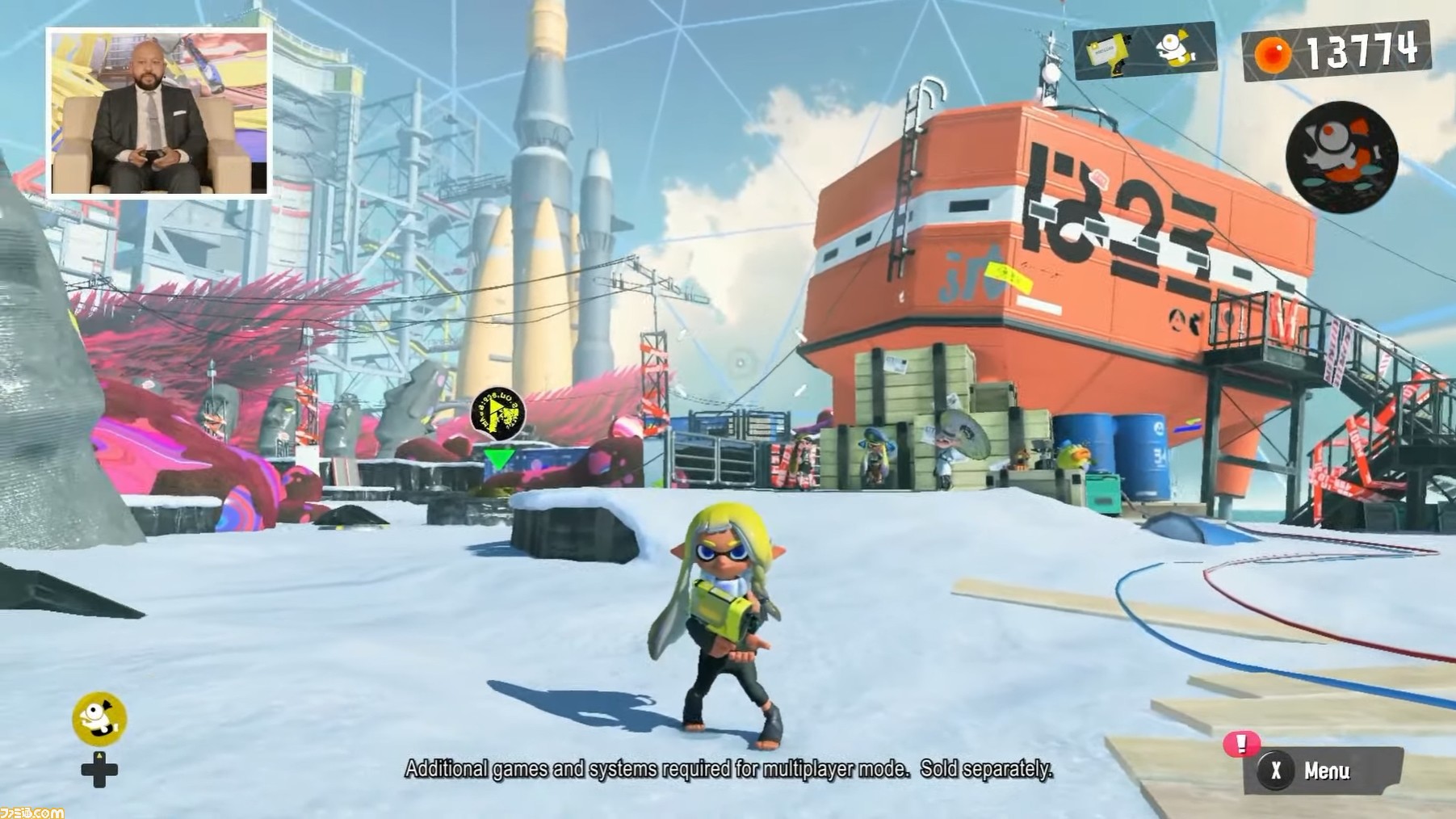Click the presenter video thumbnail top left
The width and height of the screenshot is (1456, 819).
158,107
